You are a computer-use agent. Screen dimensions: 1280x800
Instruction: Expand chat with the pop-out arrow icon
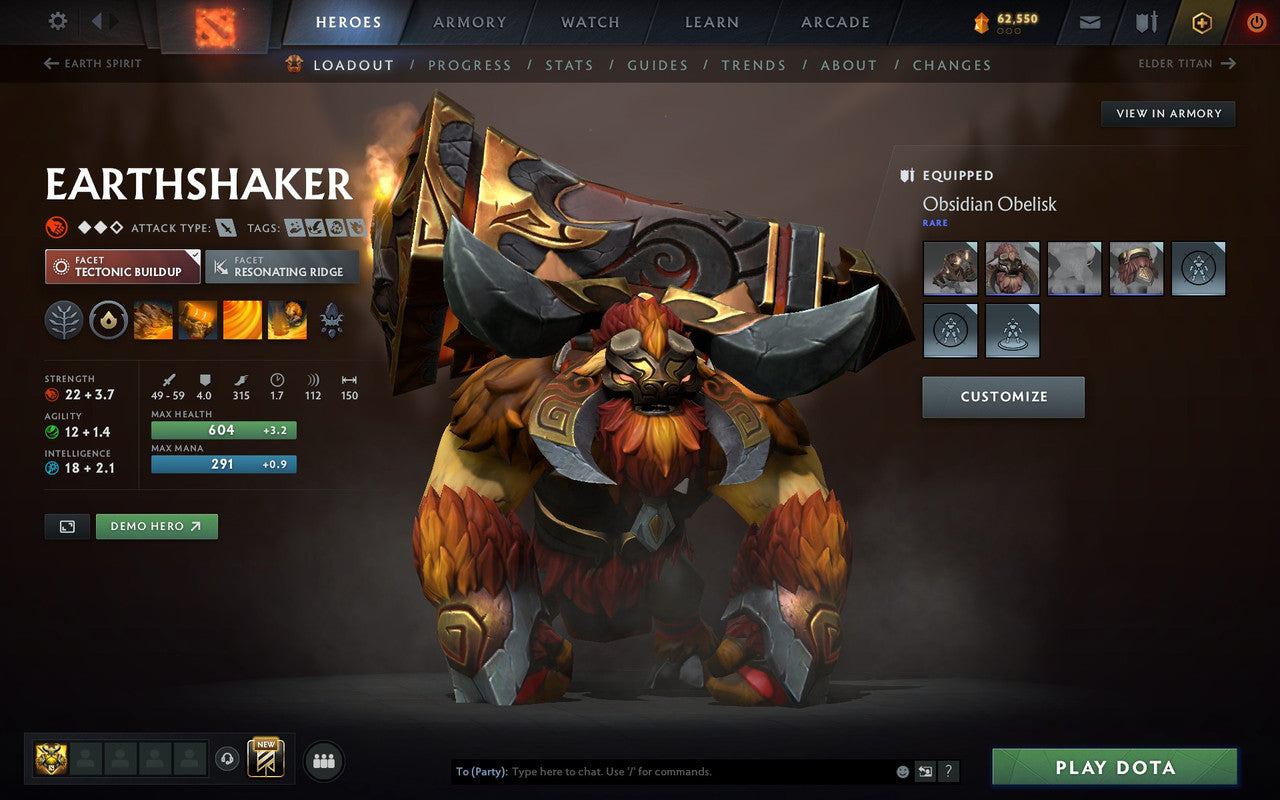[x=924, y=771]
